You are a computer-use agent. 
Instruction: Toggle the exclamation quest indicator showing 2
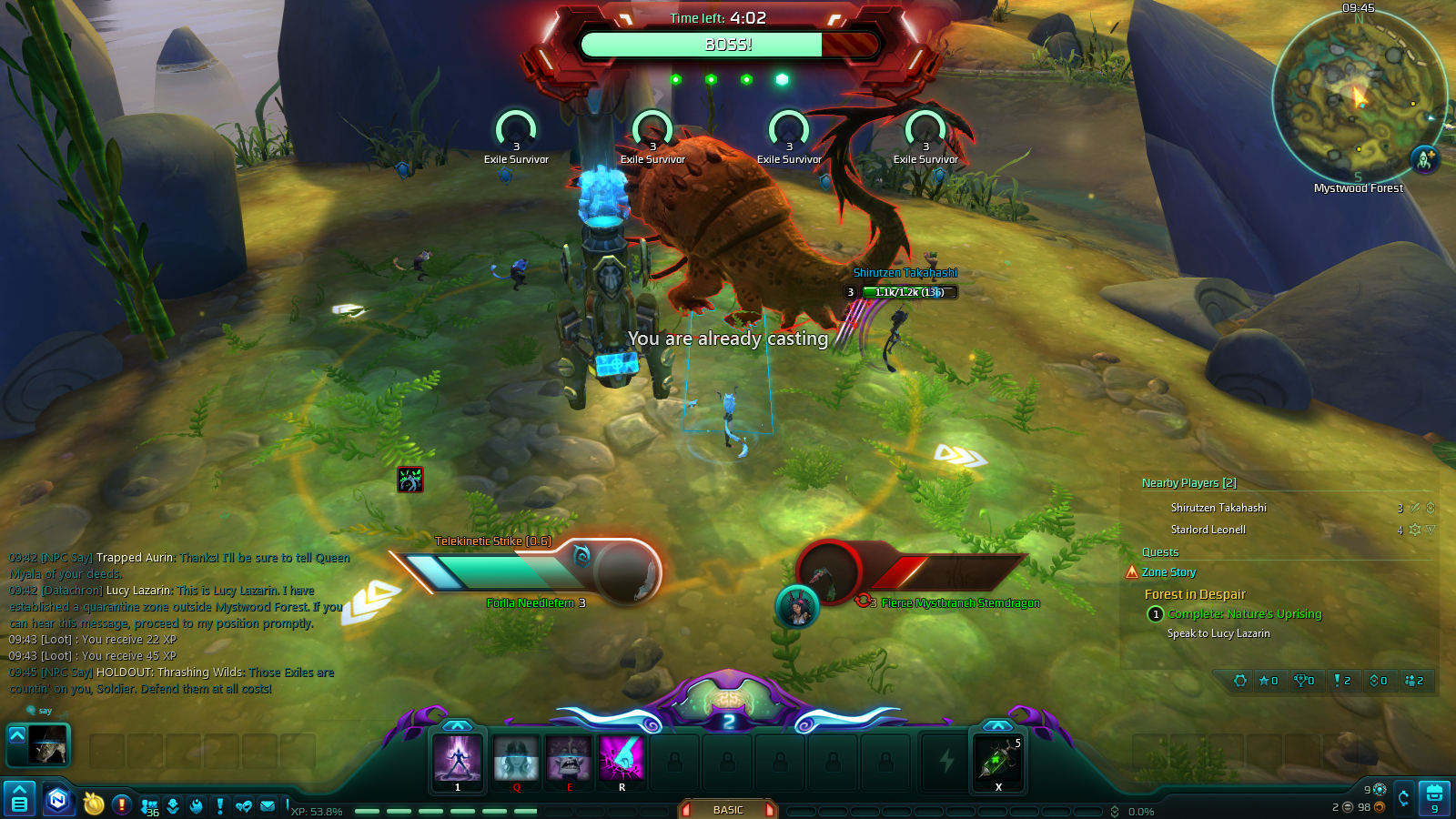pos(1342,680)
